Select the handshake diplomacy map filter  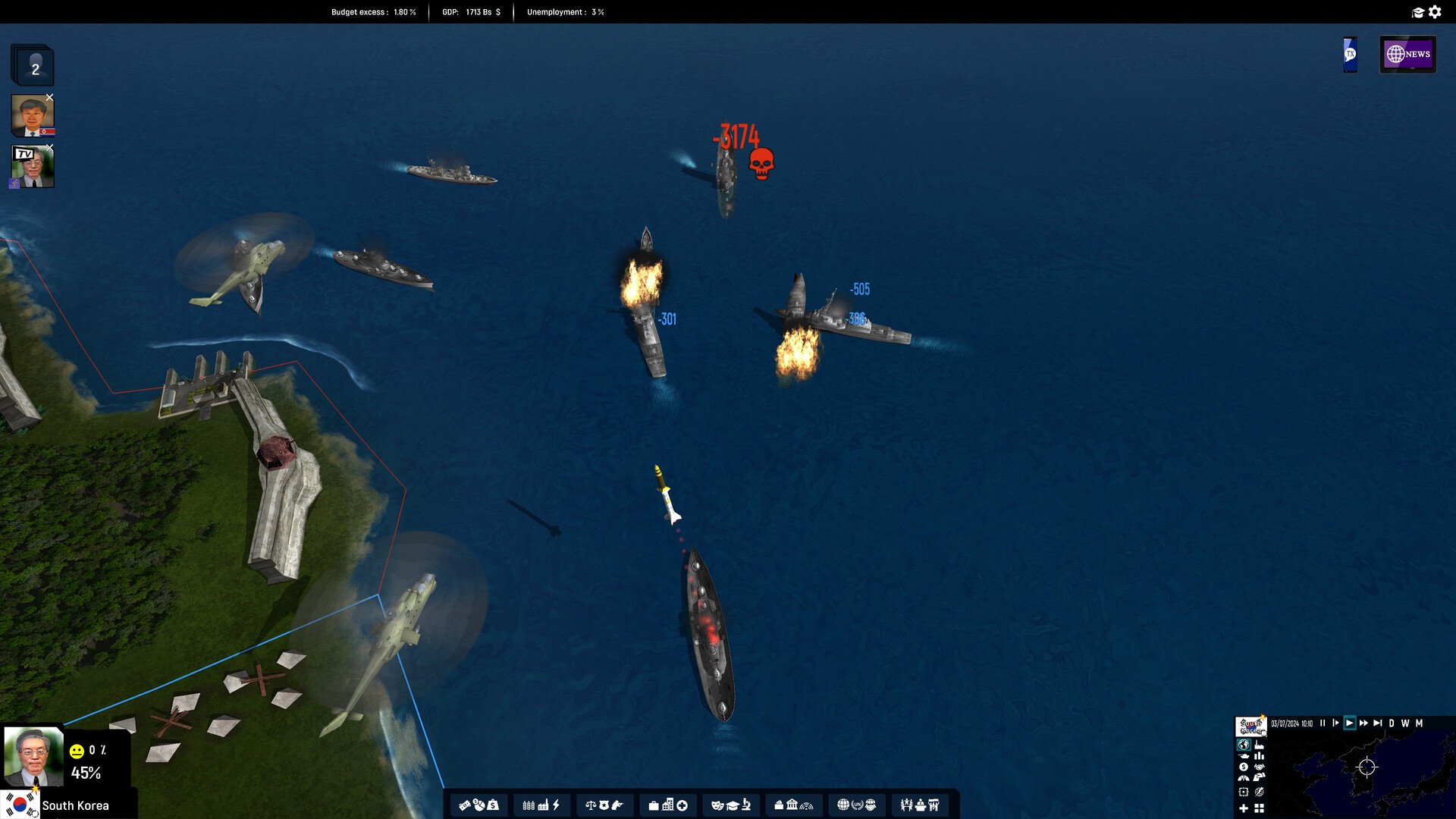pyautogui.click(x=1260, y=767)
